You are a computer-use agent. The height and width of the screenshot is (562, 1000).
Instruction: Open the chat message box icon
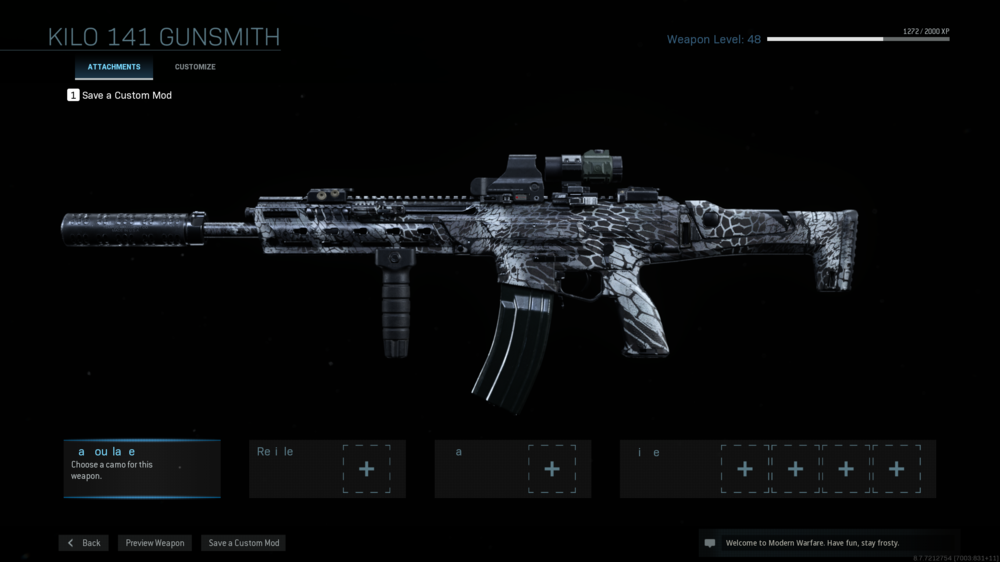(x=710, y=543)
